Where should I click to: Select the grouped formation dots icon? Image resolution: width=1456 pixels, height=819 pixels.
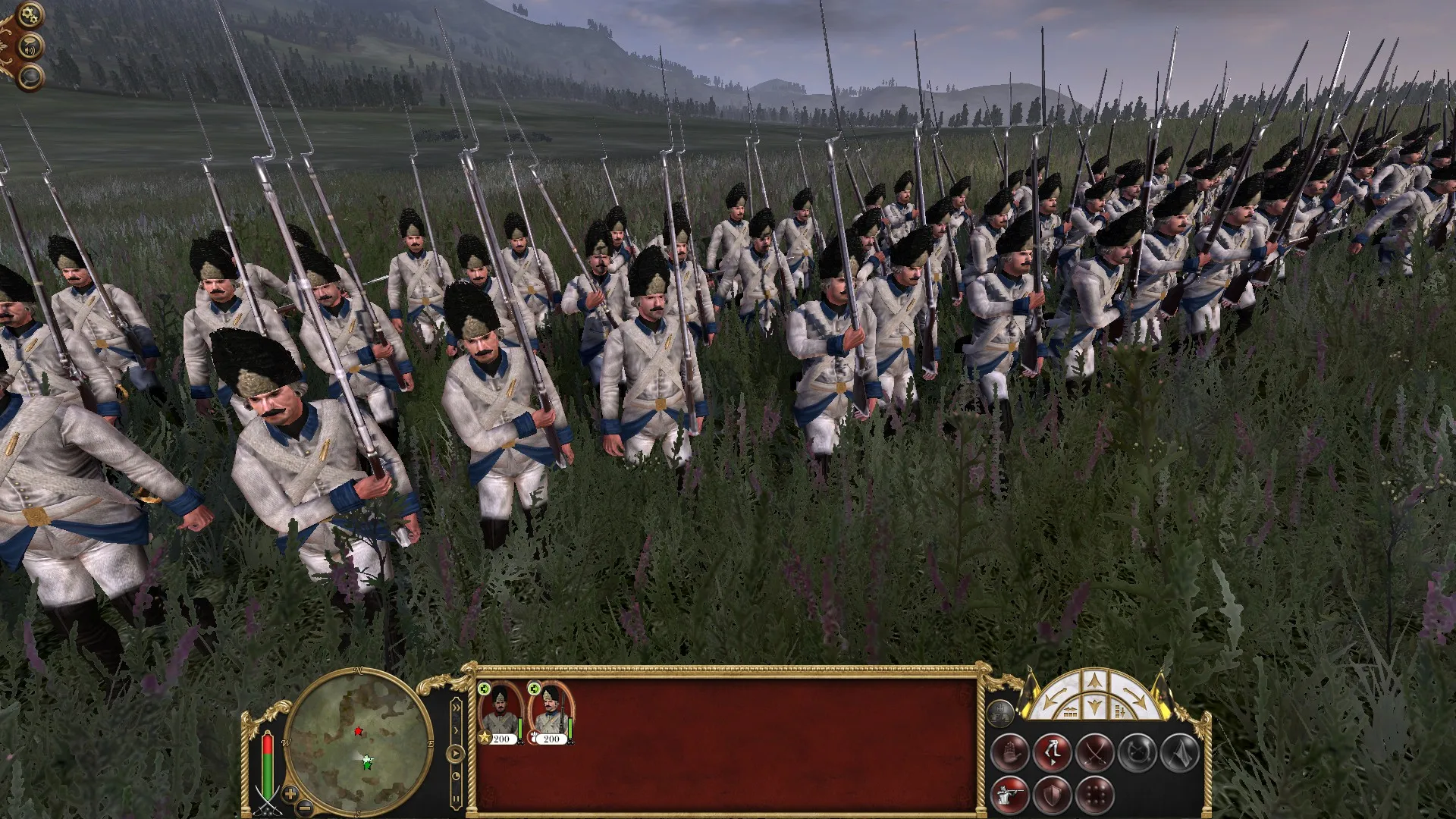click(x=1096, y=795)
